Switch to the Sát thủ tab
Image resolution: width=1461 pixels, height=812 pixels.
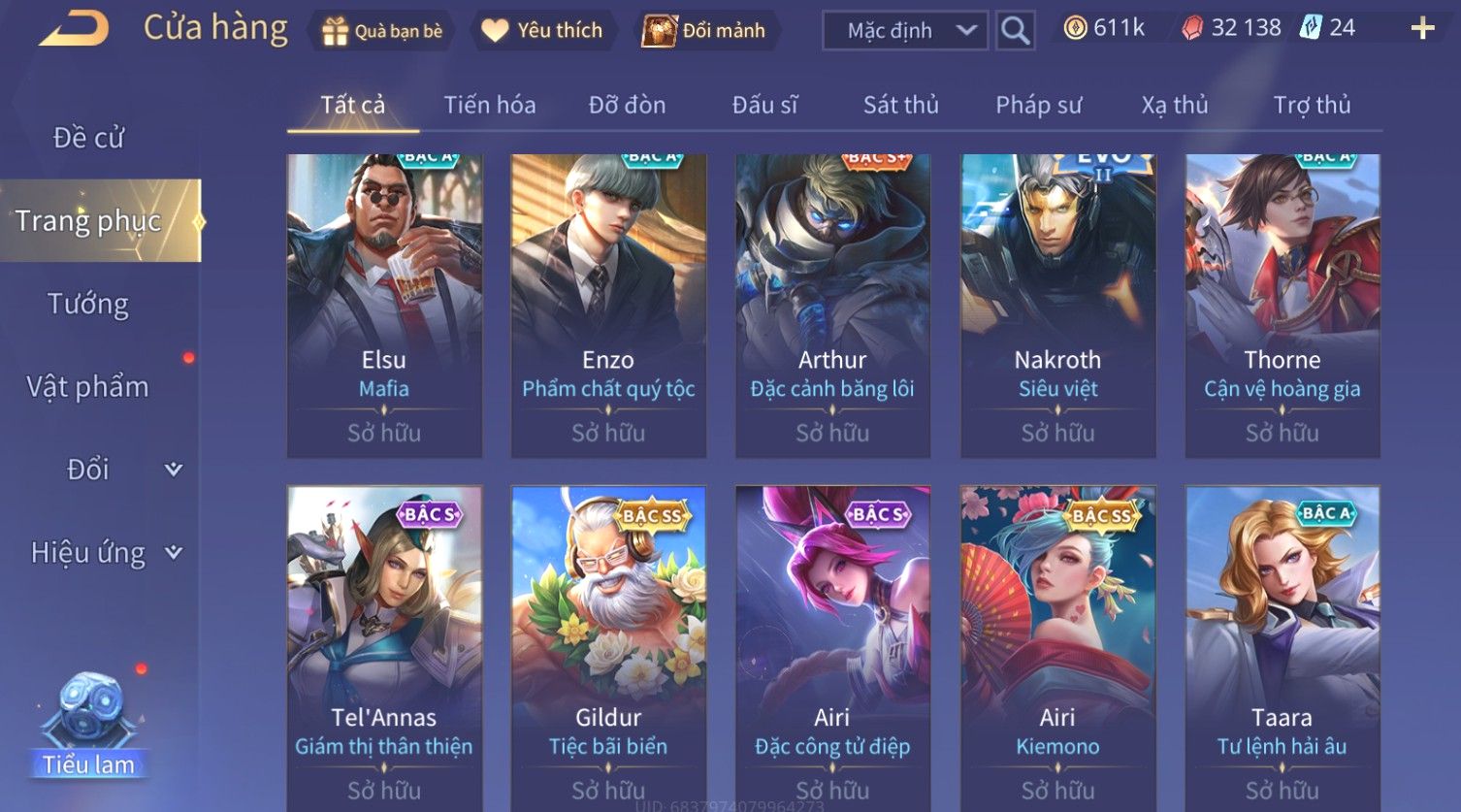tap(900, 105)
